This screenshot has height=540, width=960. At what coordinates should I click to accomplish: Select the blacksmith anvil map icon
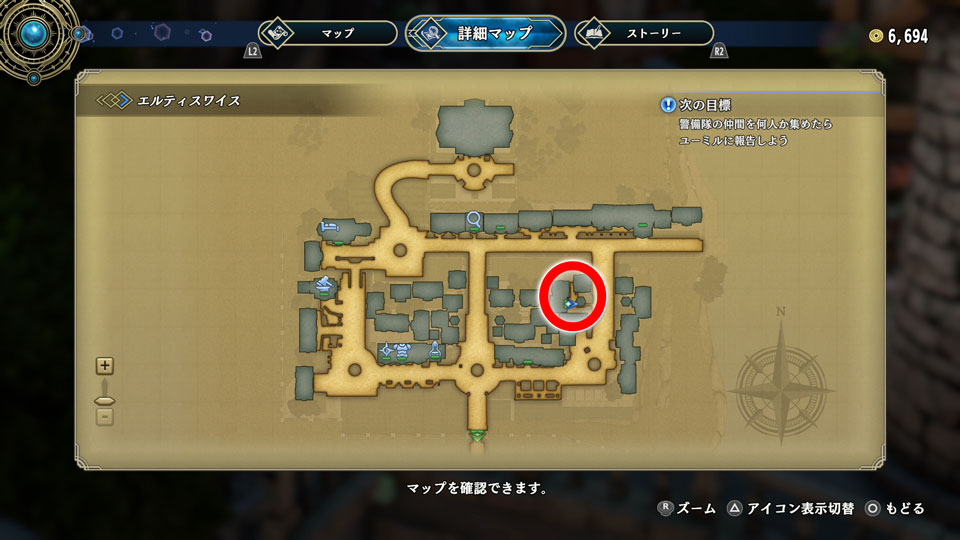point(324,285)
